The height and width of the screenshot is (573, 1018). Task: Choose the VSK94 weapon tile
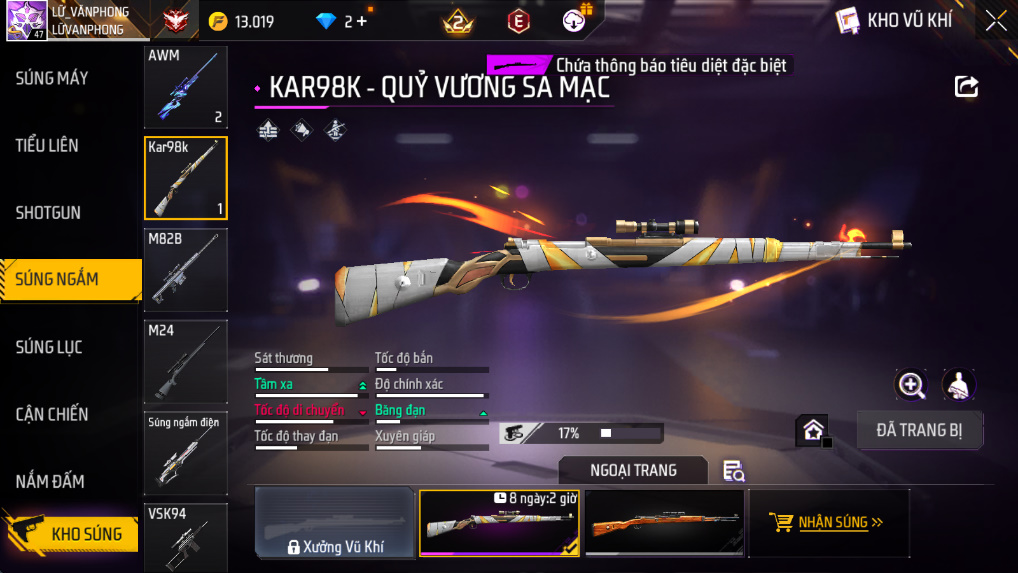point(185,538)
